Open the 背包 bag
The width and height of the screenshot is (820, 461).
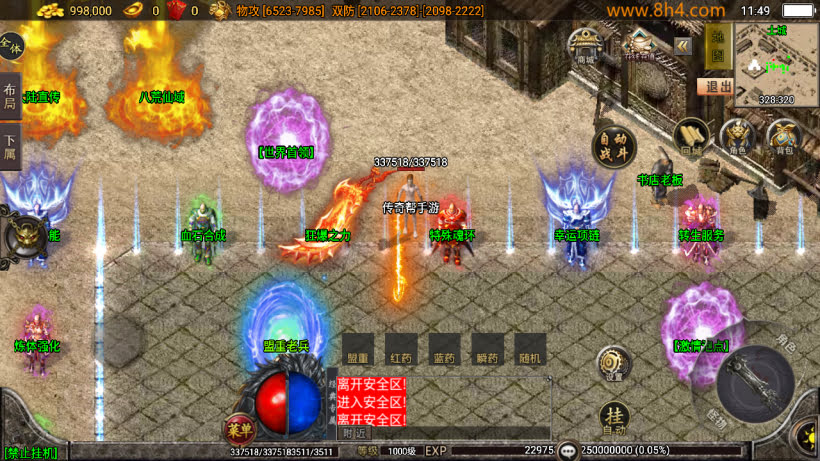(x=784, y=137)
